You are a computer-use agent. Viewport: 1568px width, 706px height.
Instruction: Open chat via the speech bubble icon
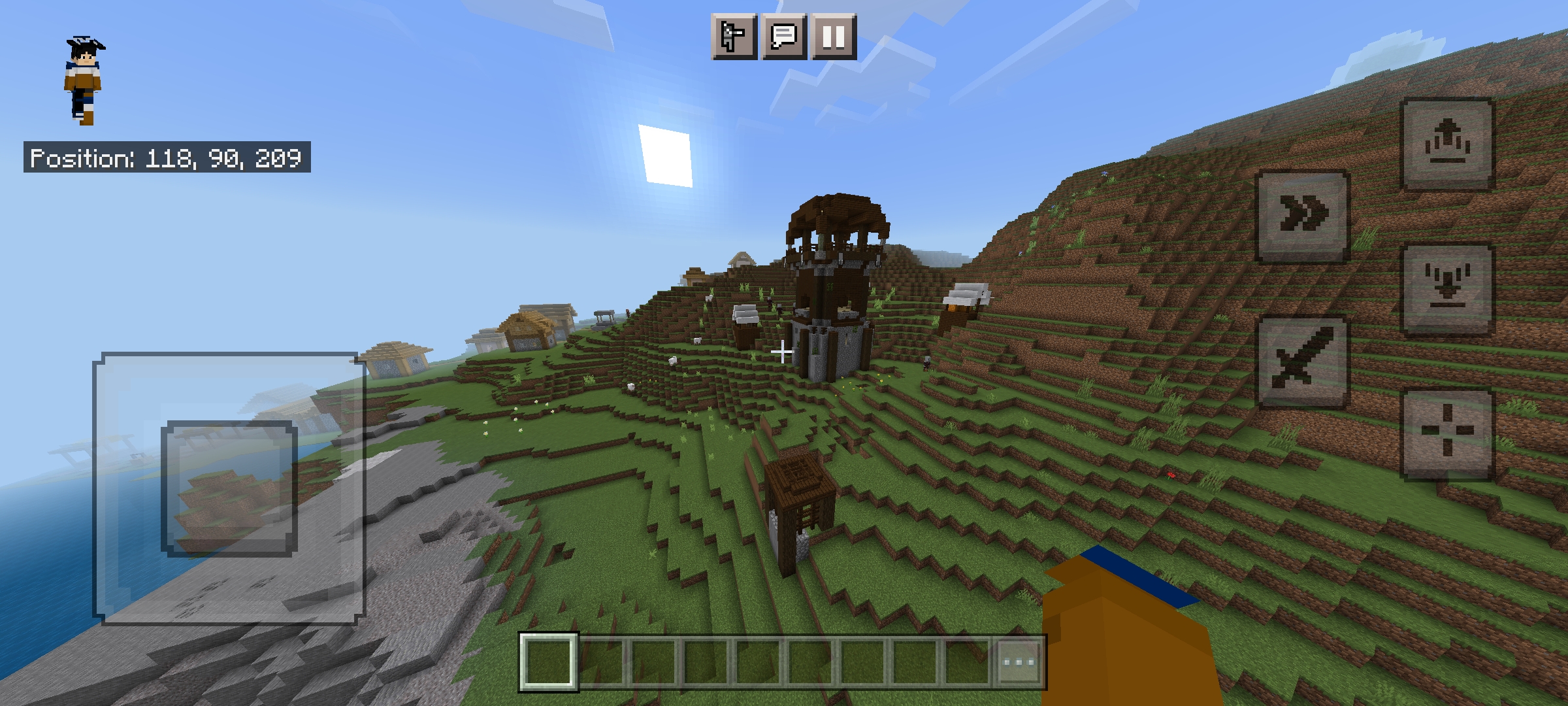pos(783,37)
